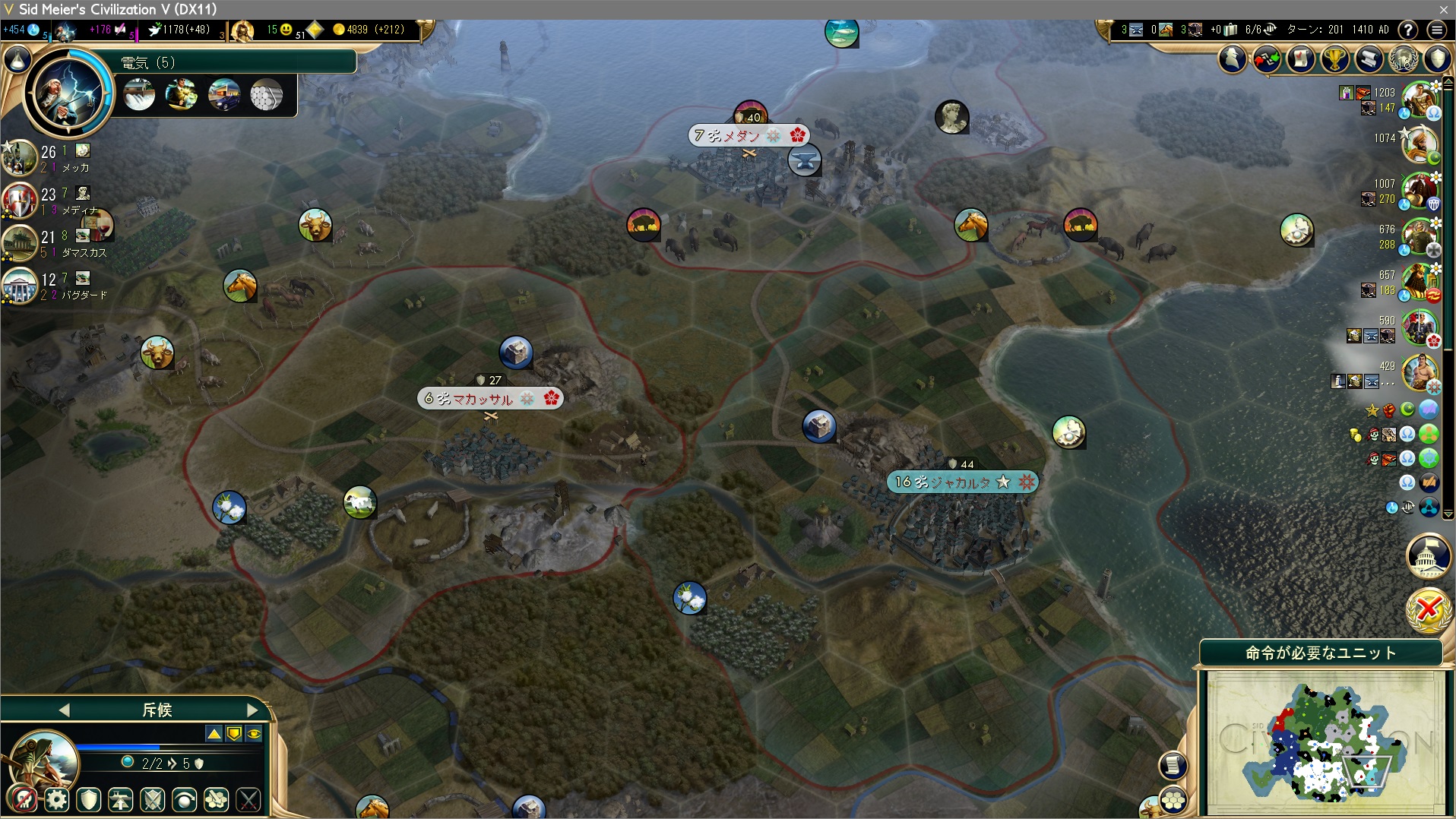This screenshot has height=819, width=1456.
Task: Open the military overview shield icon
Action: 1436,59
